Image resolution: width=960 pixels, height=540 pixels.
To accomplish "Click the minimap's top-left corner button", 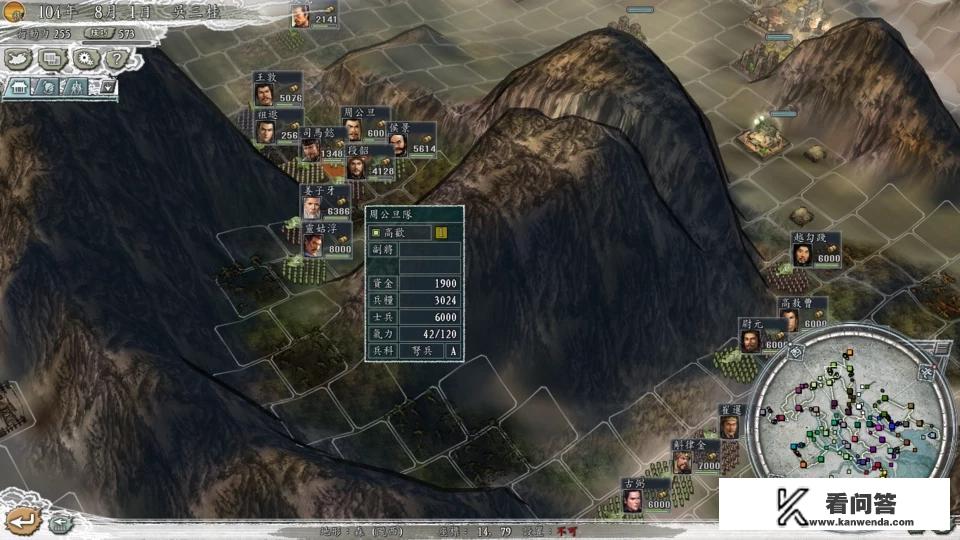I will tap(796, 352).
